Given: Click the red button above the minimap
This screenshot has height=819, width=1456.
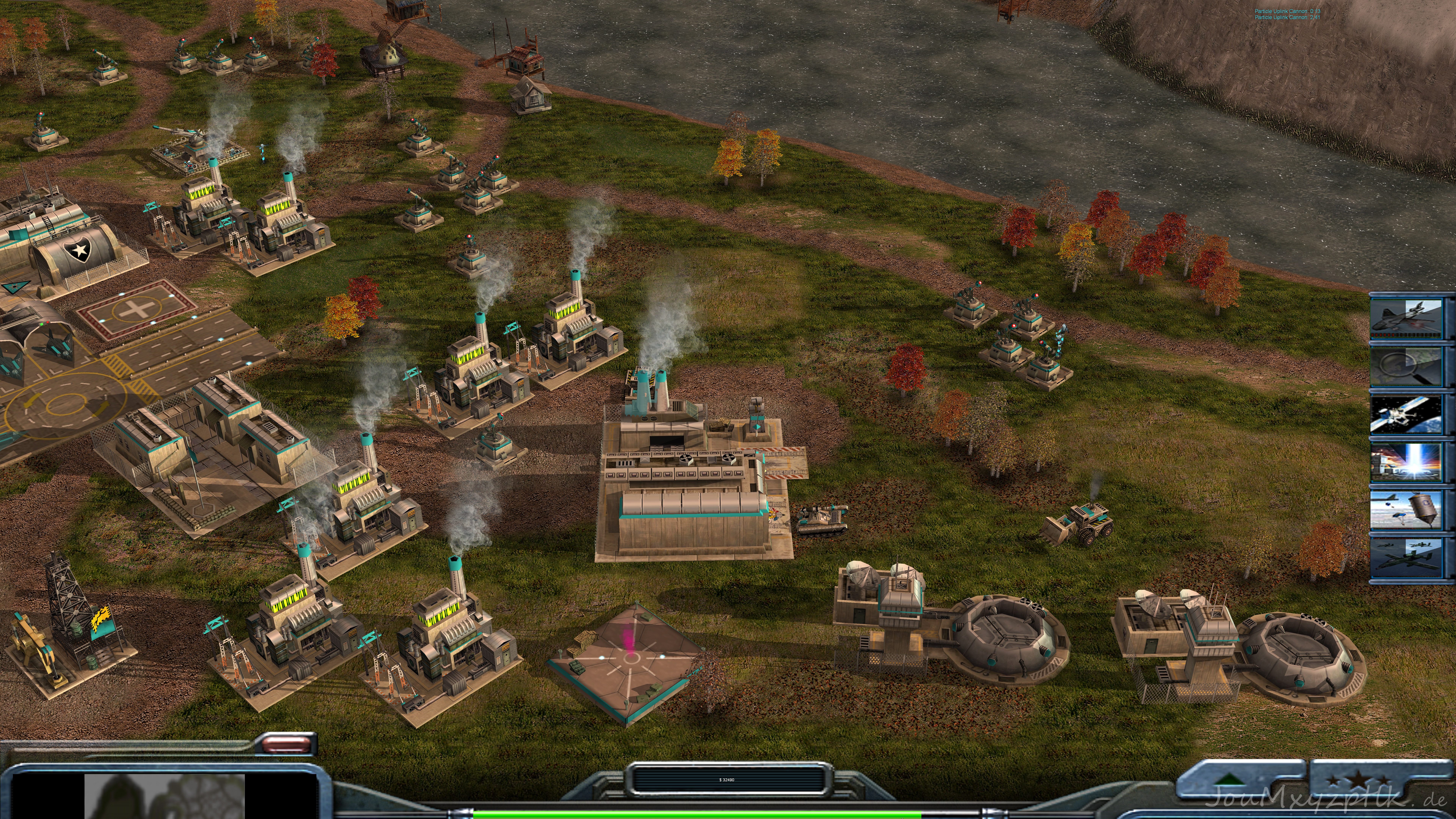Looking at the screenshot, I should [x=289, y=744].
